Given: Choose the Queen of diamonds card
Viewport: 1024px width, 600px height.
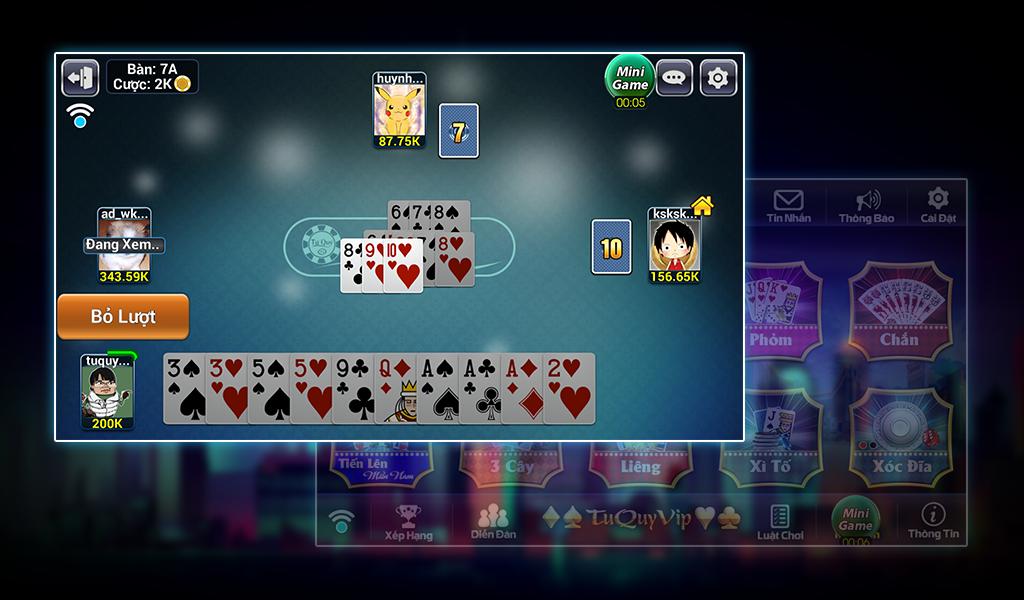Looking at the screenshot, I should [x=393, y=388].
